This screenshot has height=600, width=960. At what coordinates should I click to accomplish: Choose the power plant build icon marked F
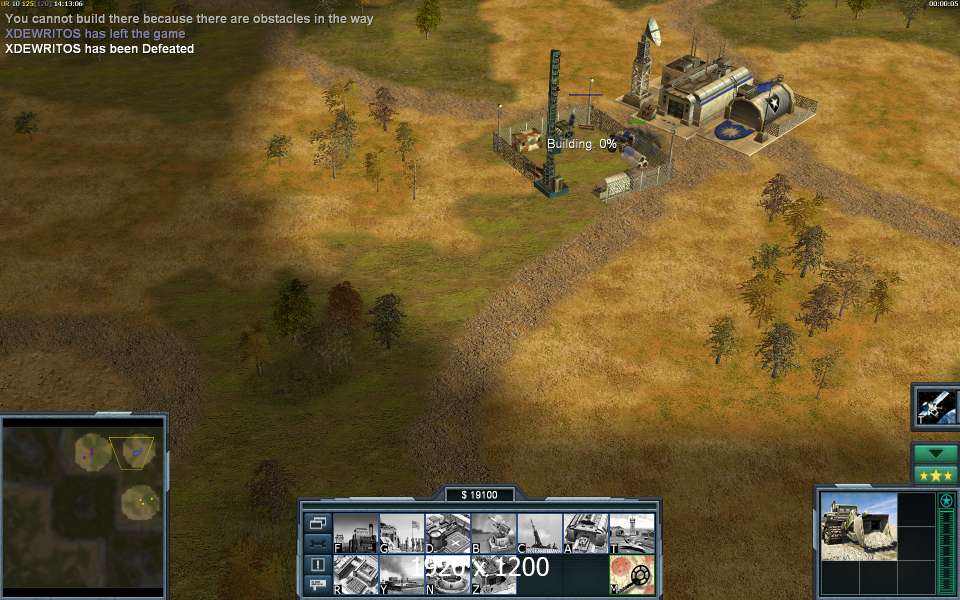[355, 533]
